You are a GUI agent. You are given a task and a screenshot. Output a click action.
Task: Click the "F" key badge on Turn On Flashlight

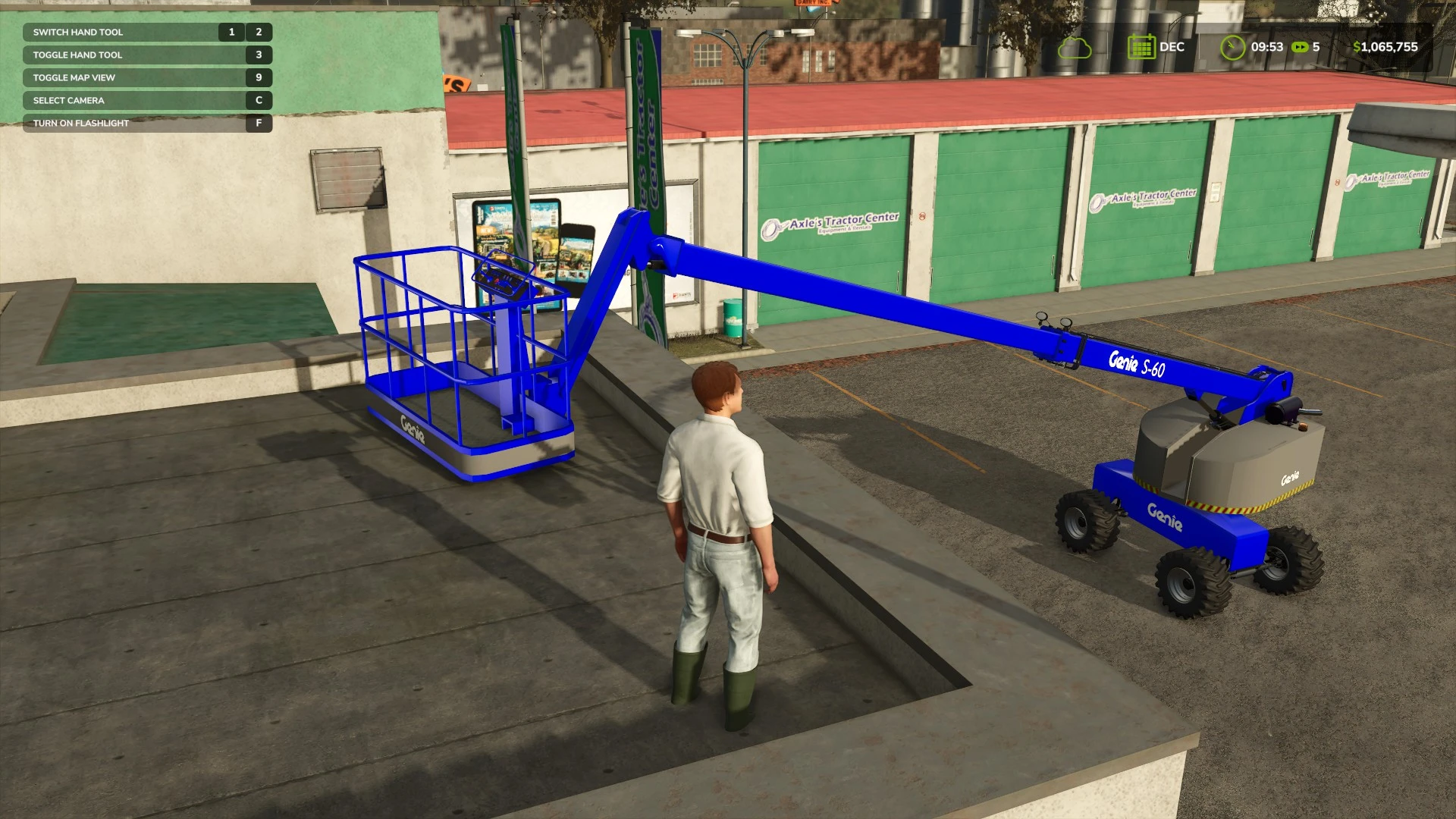[259, 122]
